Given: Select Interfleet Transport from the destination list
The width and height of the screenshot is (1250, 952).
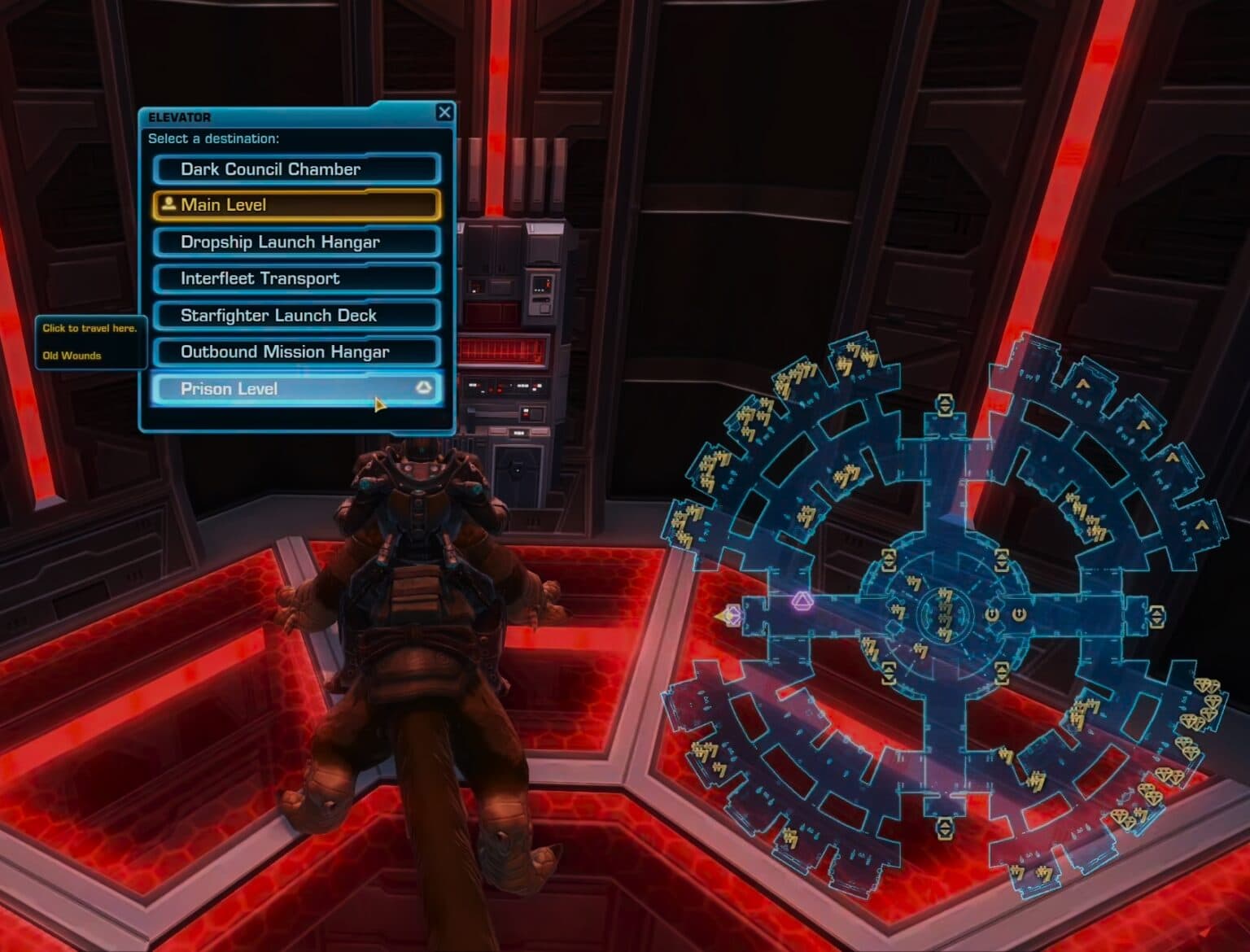Looking at the screenshot, I should pyautogui.click(x=295, y=278).
